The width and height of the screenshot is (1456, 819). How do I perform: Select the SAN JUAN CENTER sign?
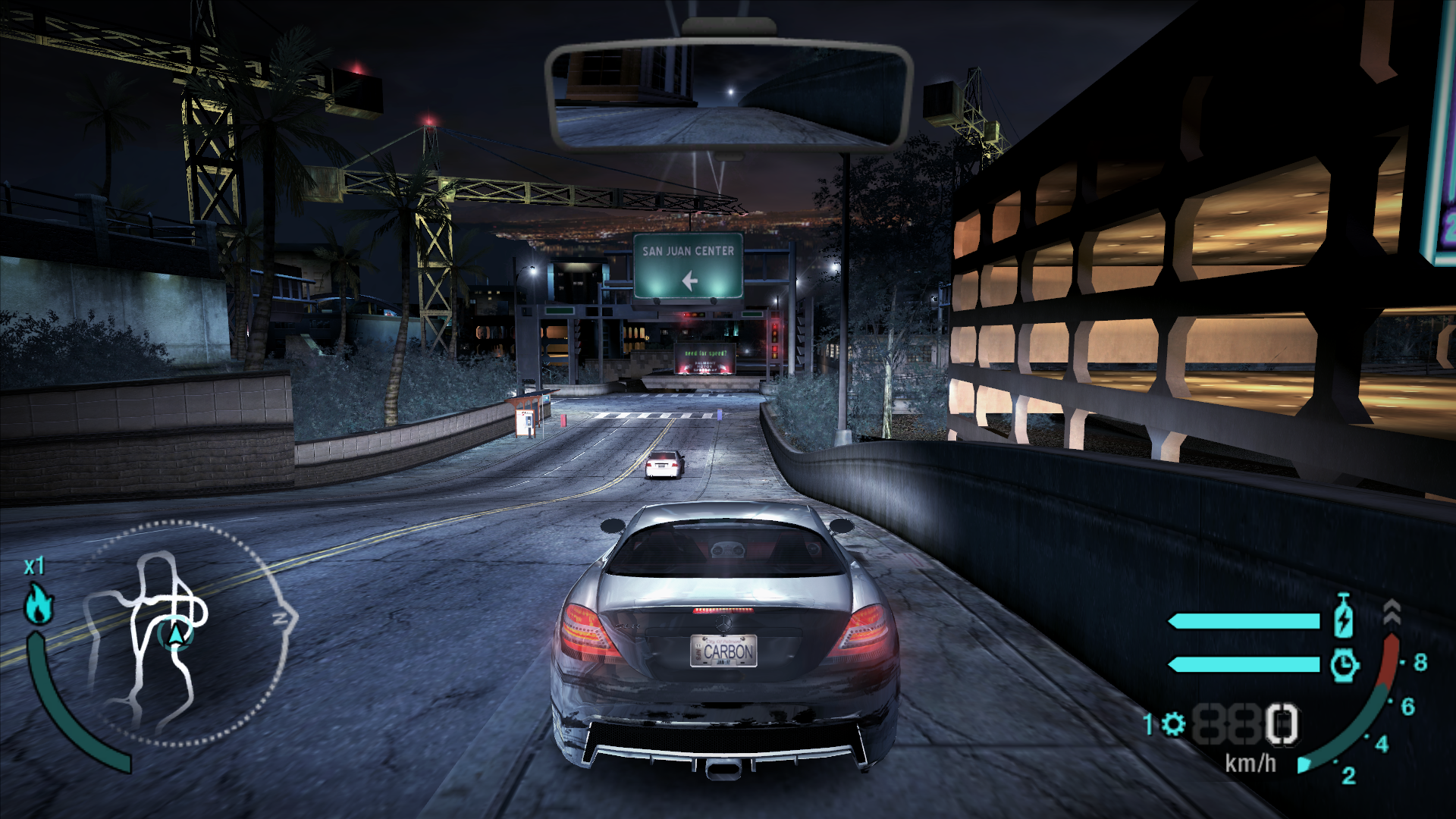click(x=690, y=250)
